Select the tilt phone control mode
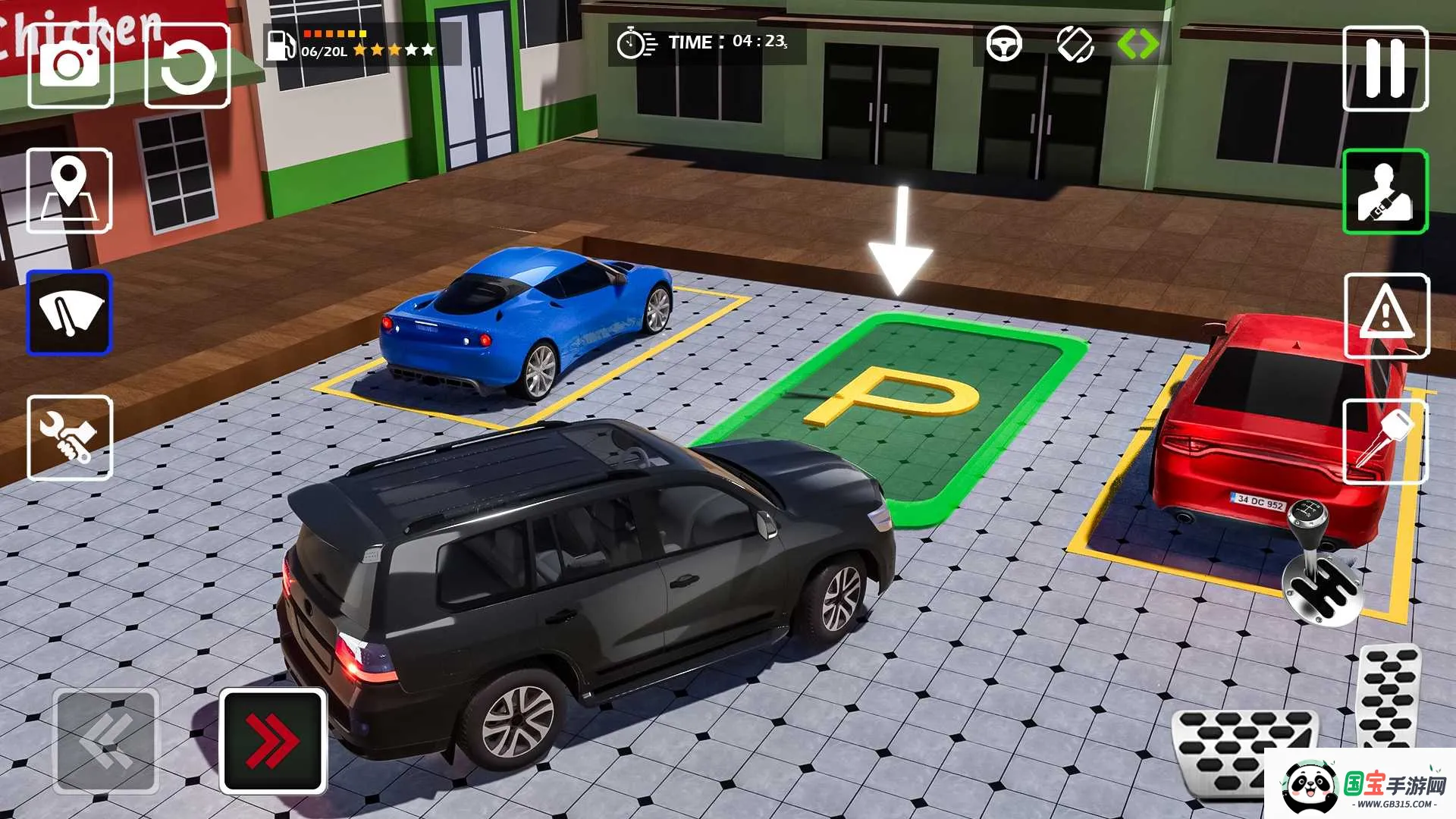Viewport: 1456px width, 819px height. pos(1075,44)
